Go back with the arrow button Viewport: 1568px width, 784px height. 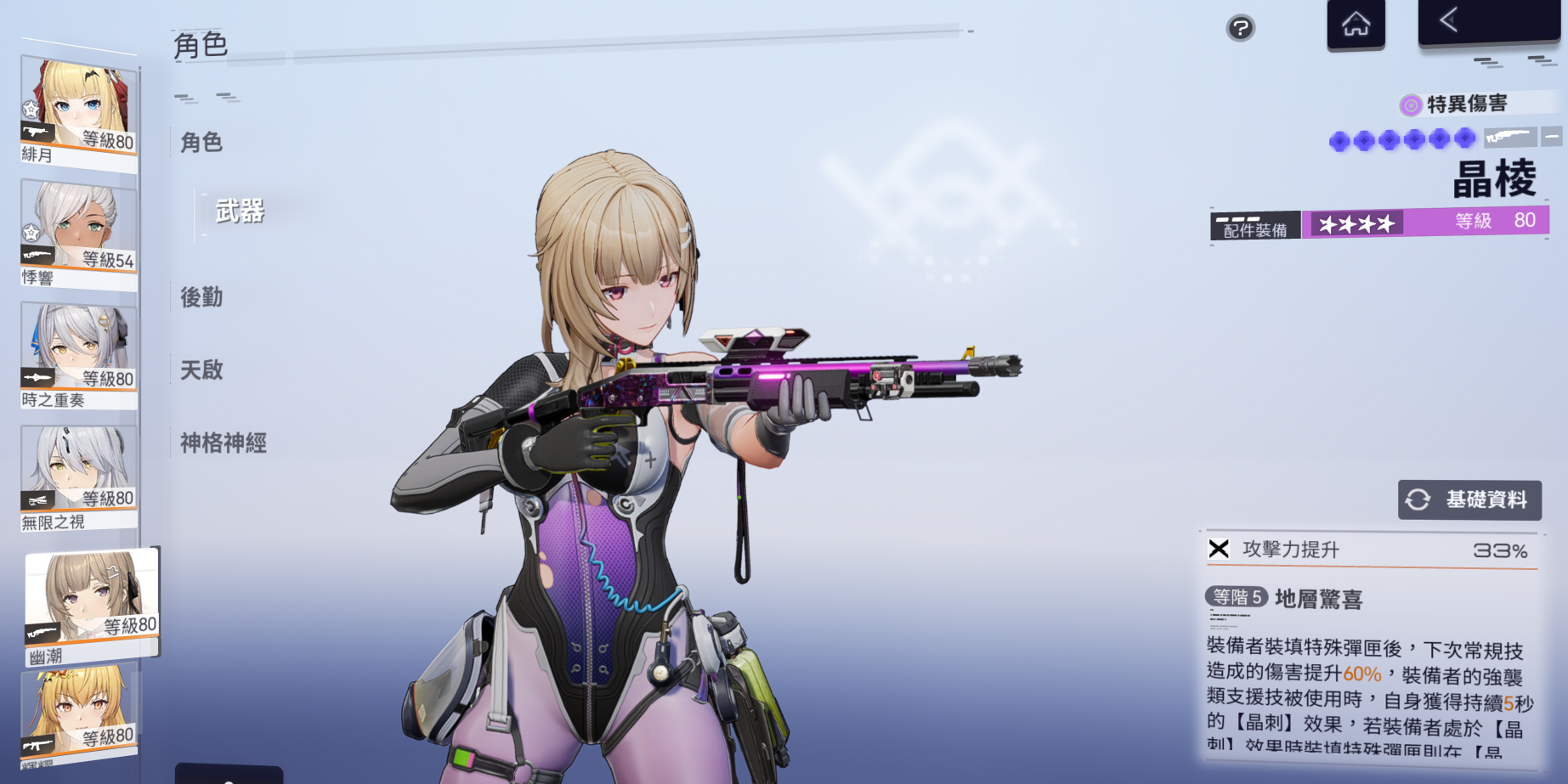(1487, 20)
